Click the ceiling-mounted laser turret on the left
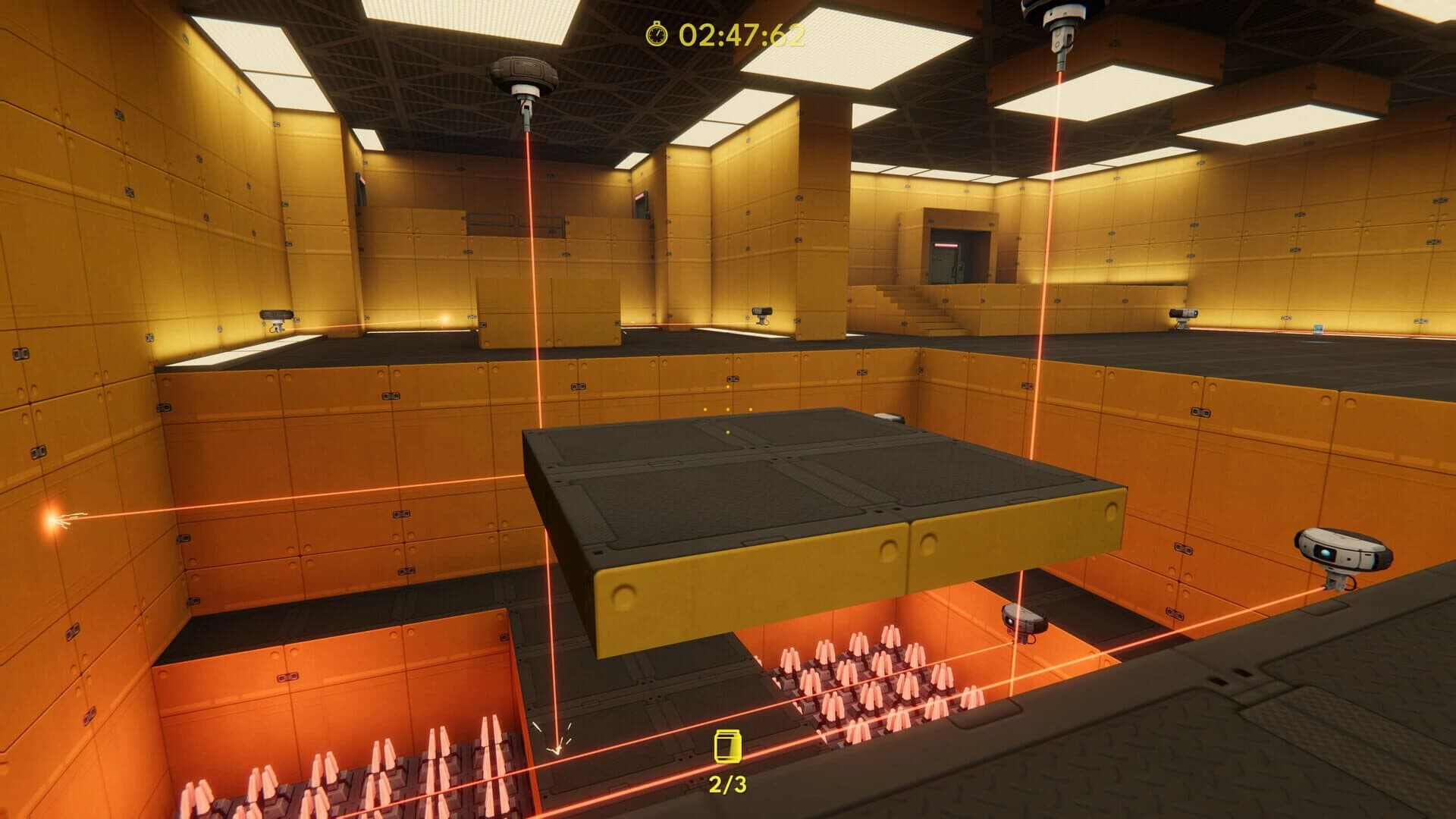Viewport: 1456px width, 819px height. [x=525, y=72]
